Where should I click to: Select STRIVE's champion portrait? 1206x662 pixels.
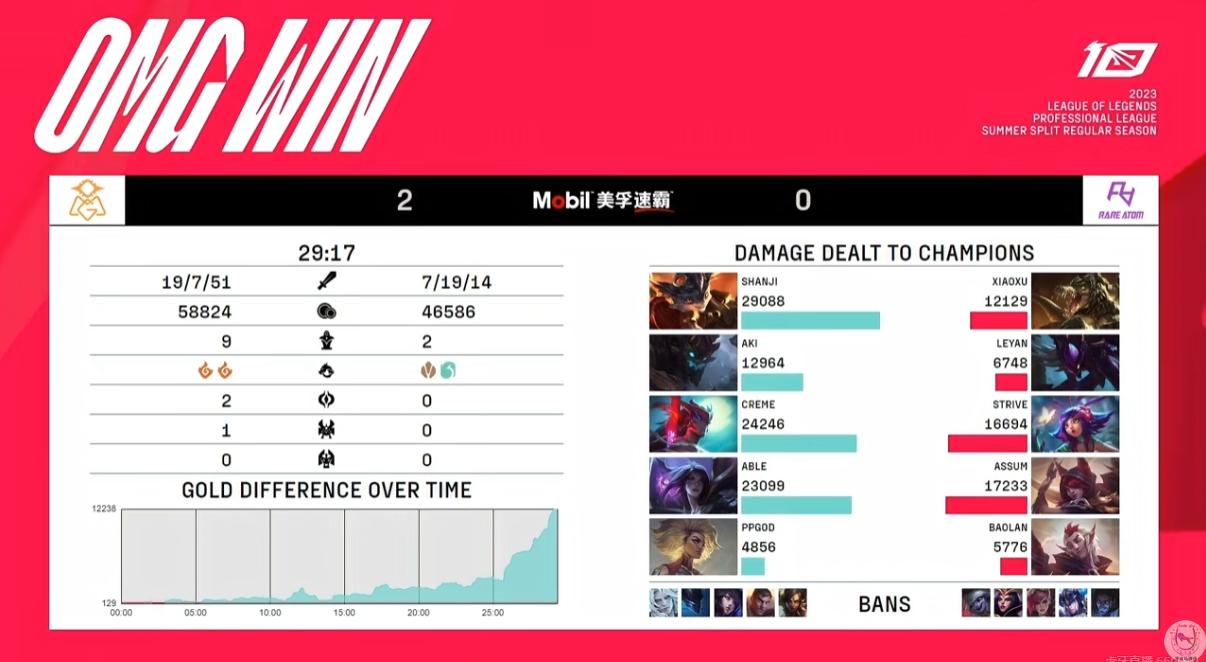click(1075, 424)
